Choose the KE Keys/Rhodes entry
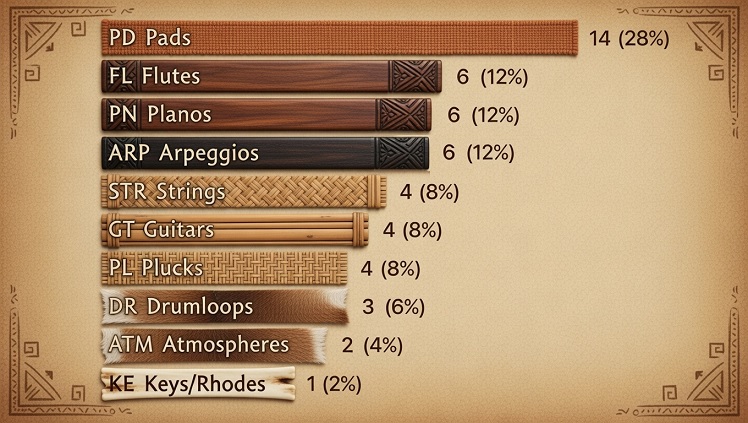 [x=198, y=383]
